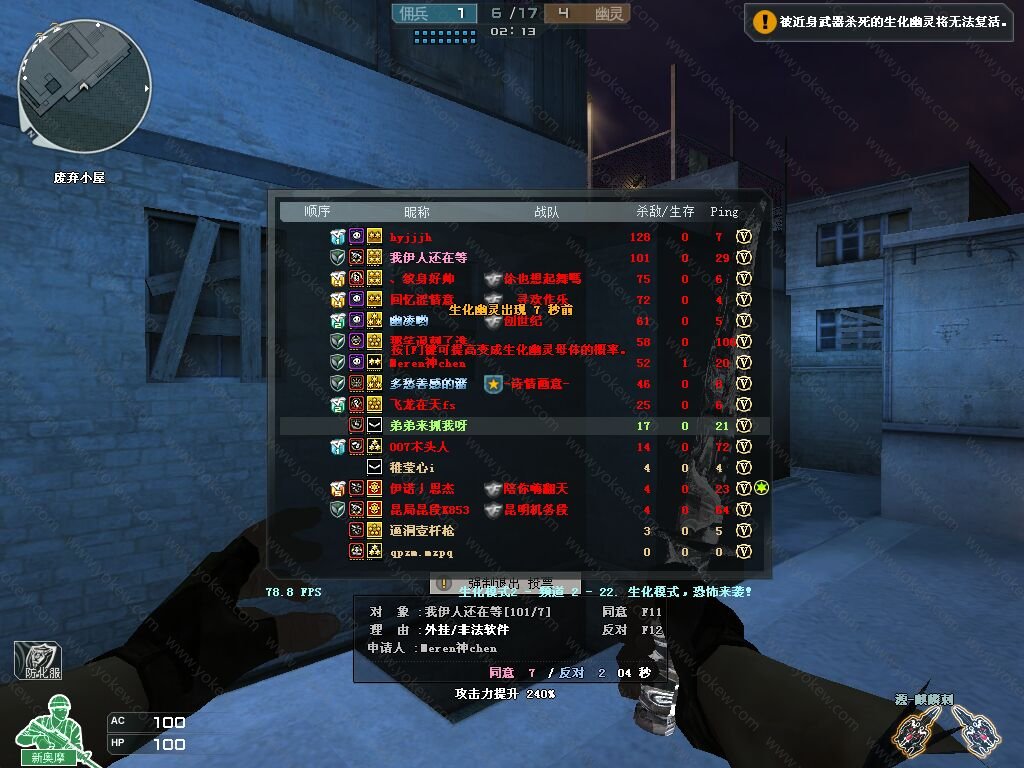This screenshot has width=1024, height=768.
Task: Pick the 飞龙在天fs scoreboard entry
Action: pyautogui.click(x=422, y=405)
